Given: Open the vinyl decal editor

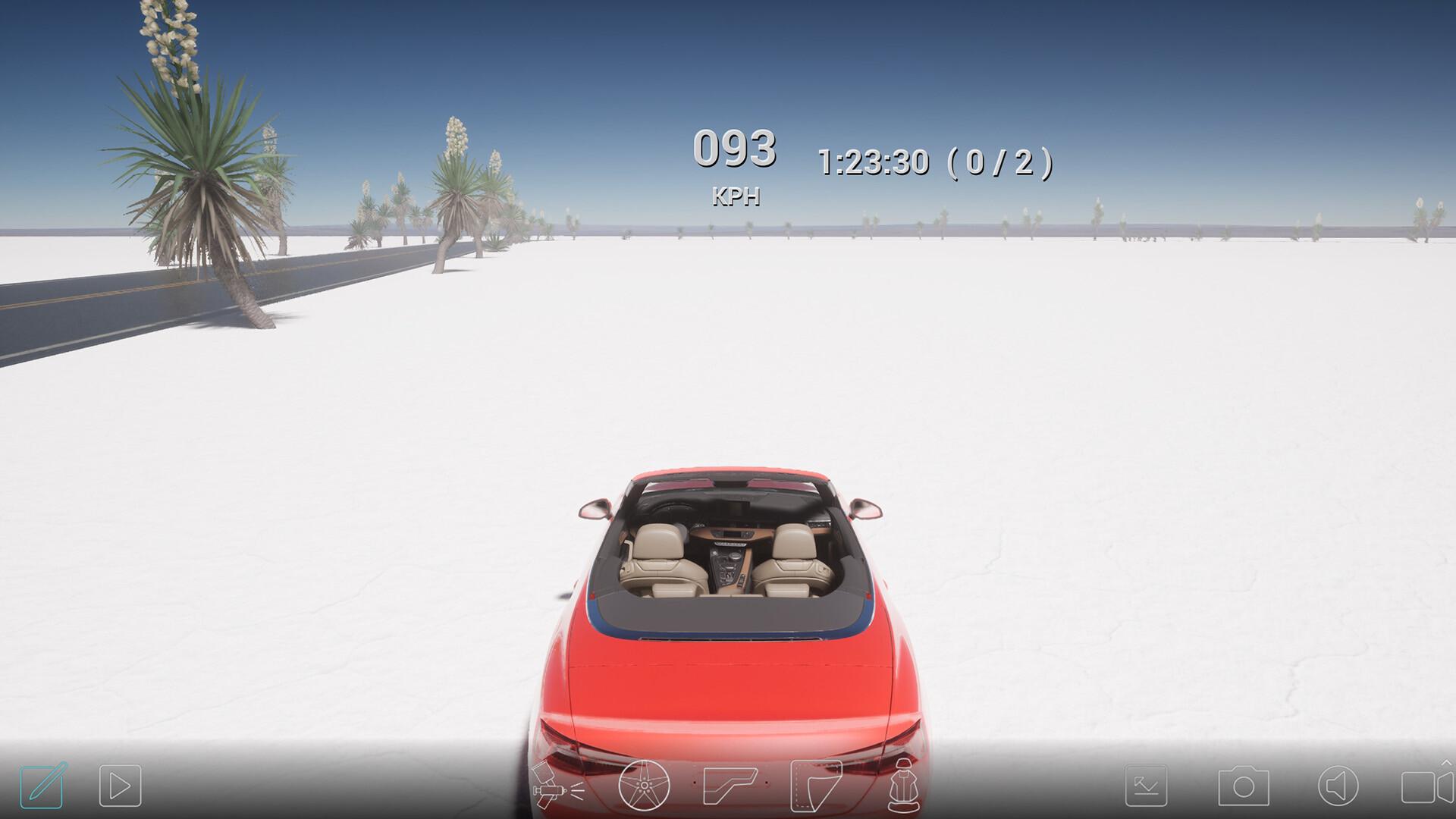Looking at the screenshot, I should [x=816, y=787].
